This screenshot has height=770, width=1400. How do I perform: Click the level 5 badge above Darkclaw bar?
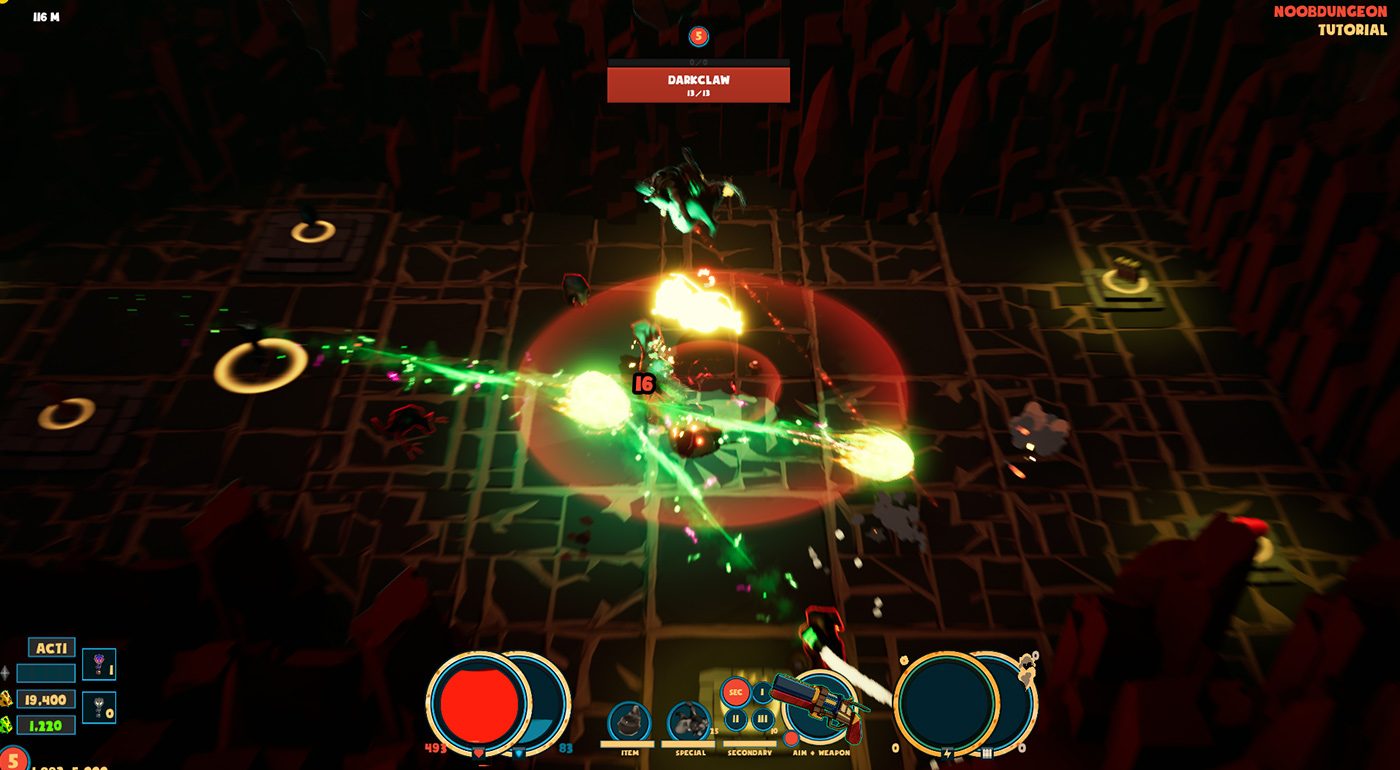(x=699, y=35)
